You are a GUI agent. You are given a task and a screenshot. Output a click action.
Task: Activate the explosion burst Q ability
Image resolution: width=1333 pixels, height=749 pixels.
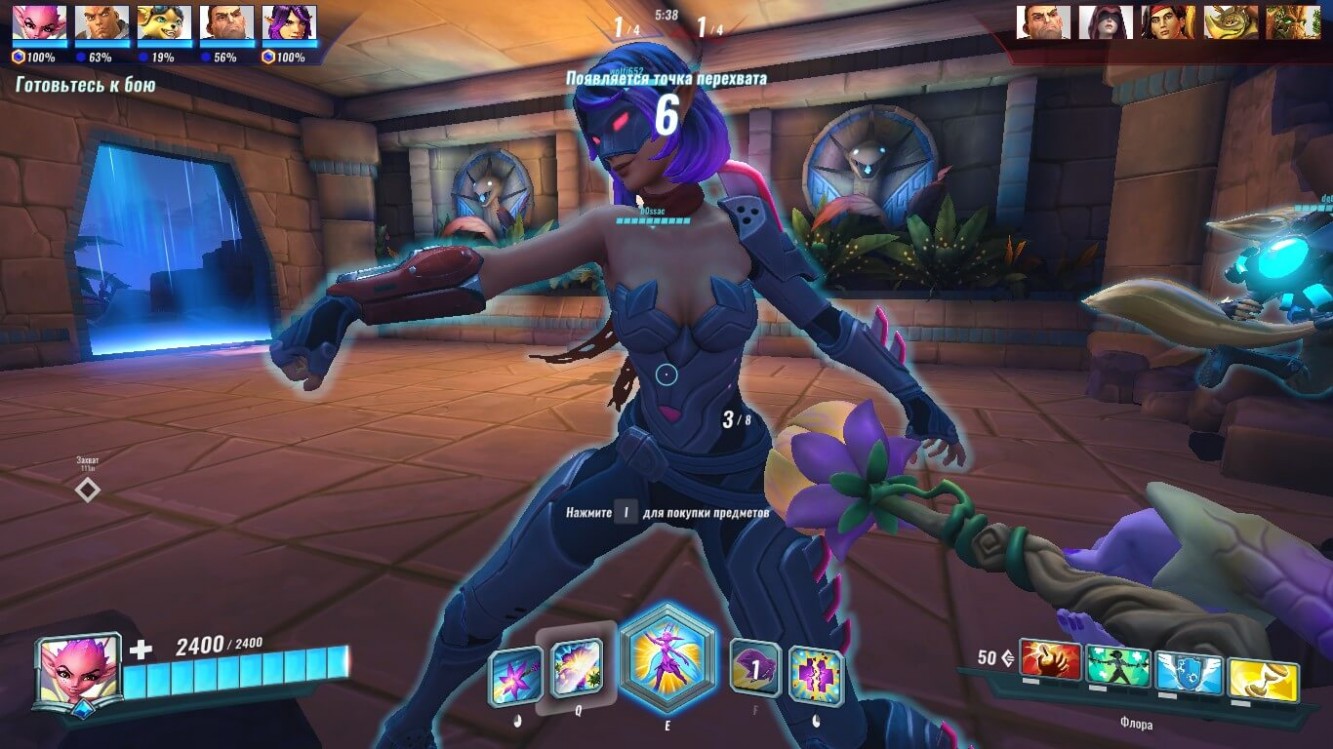(x=576, y=668)
